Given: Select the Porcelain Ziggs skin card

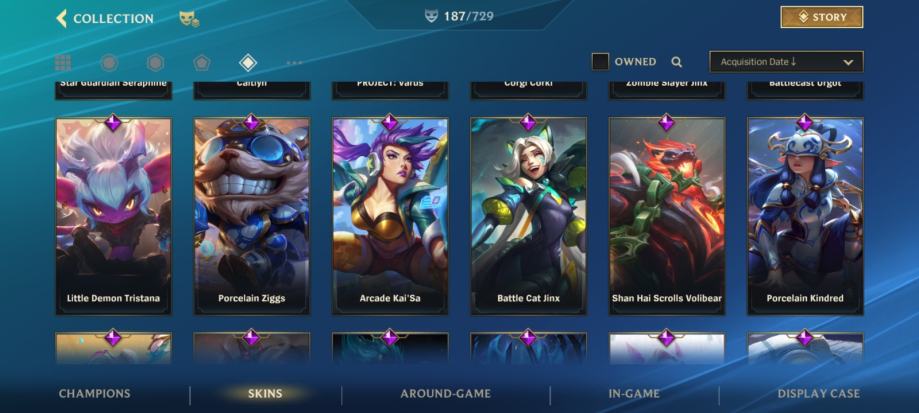Looking at the screenshot, I should point(251,216).
